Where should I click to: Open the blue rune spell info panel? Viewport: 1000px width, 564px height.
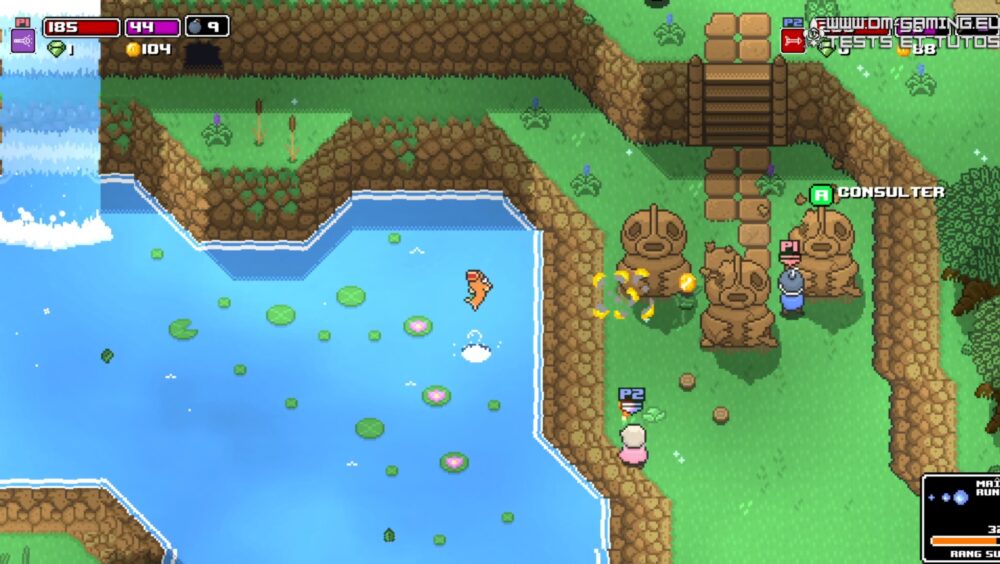point(961,516)
